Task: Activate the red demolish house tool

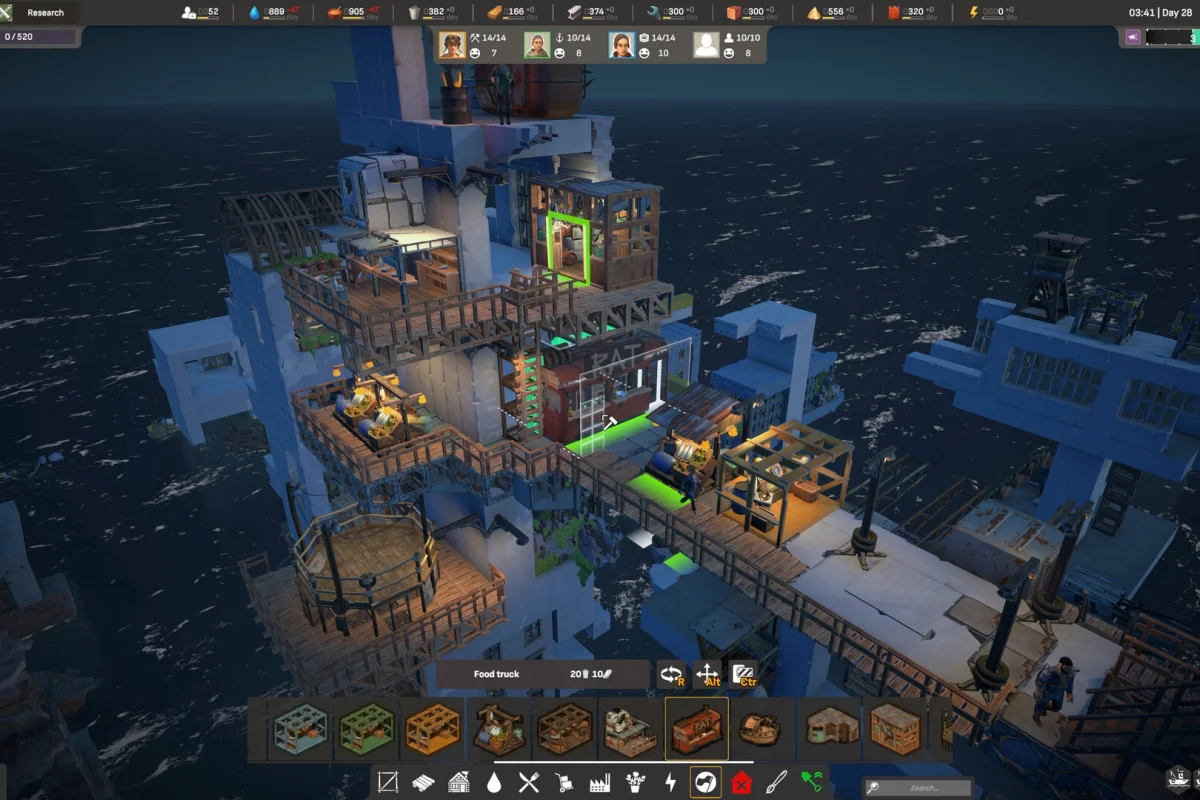Action: (741, 782)
